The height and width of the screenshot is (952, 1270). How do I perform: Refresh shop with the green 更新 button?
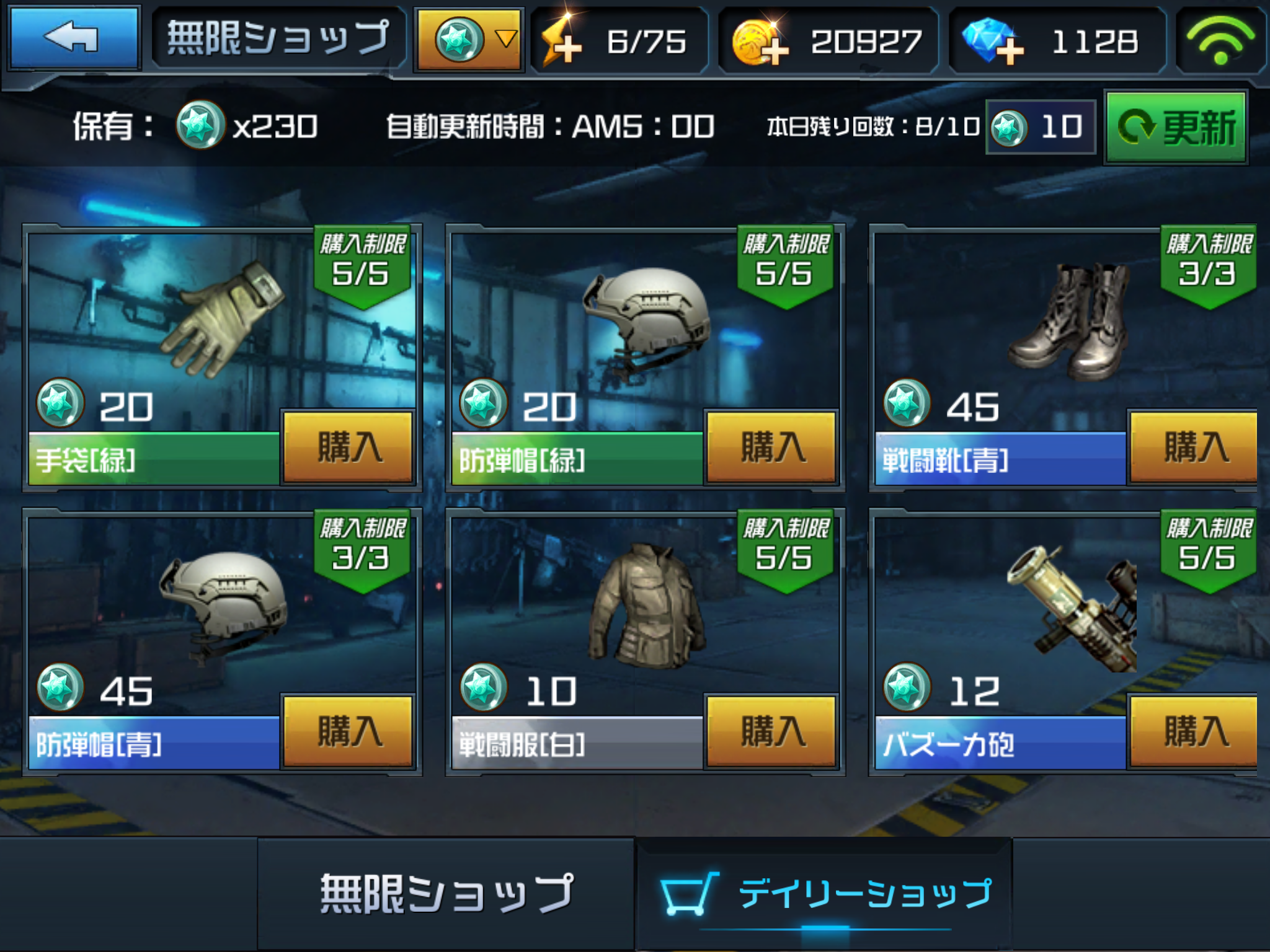(1176, 128)
